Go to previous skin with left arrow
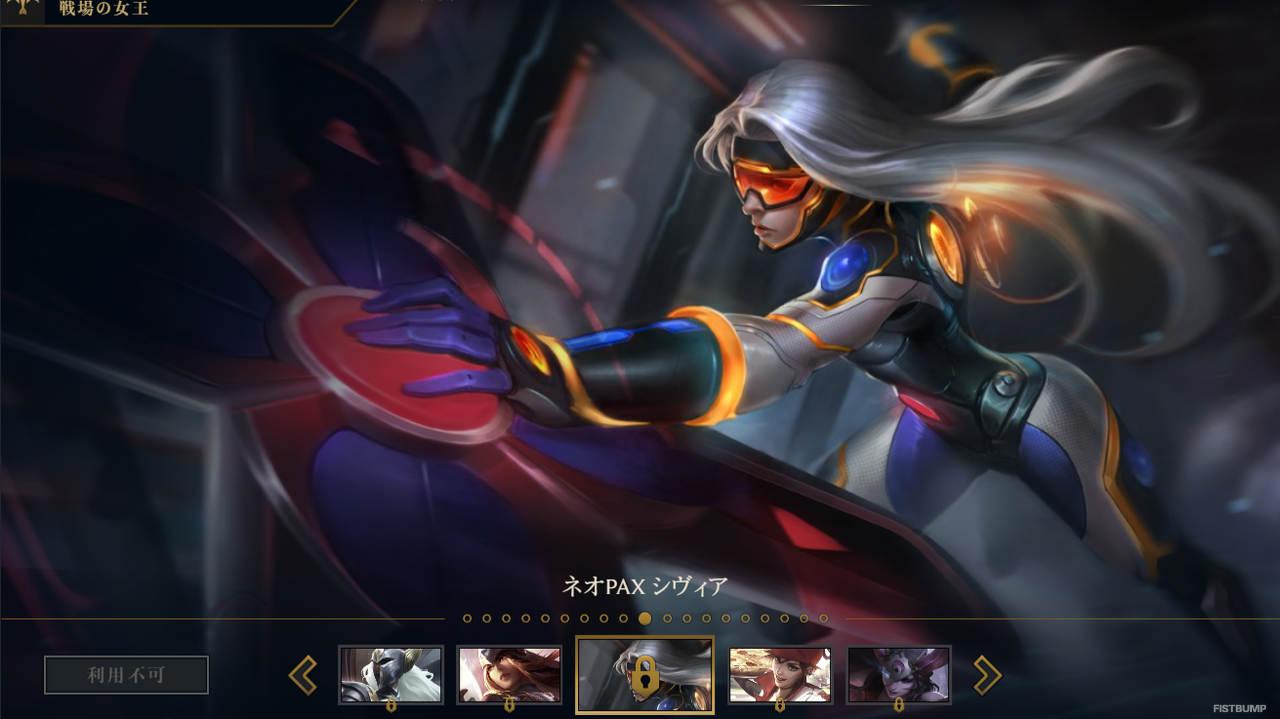1280x719 pixels. click(x=303, y=675)
